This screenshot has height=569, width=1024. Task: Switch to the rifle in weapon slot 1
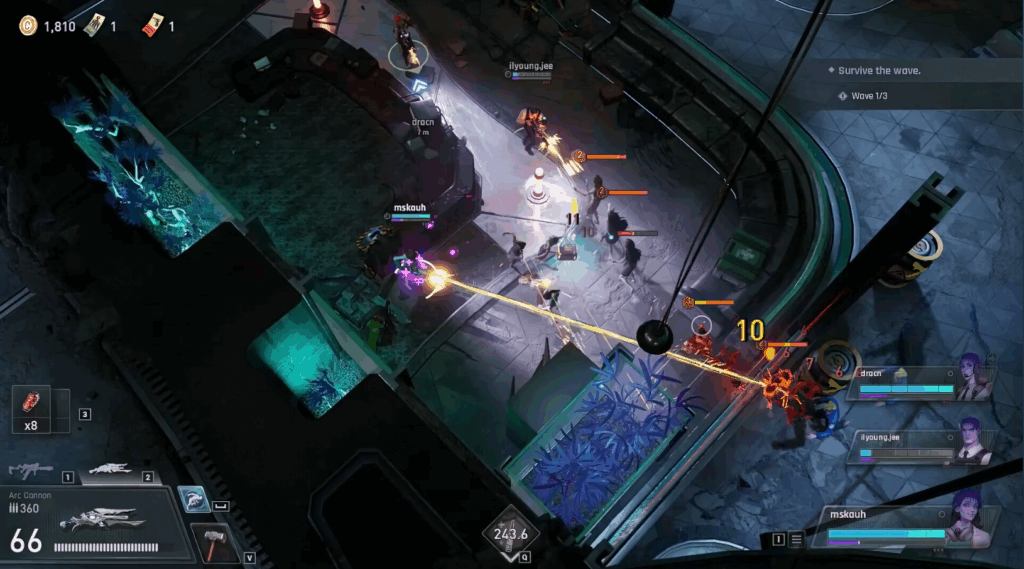30,469
